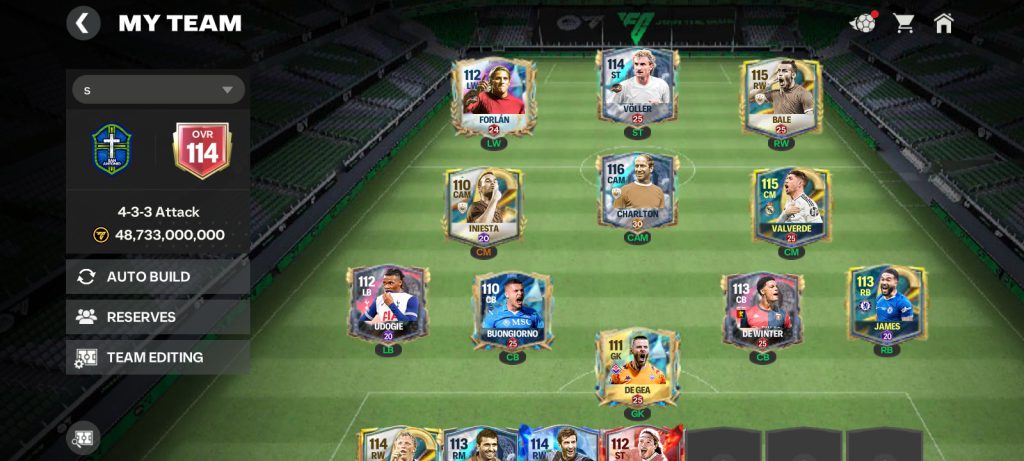Pick the Iniesta midfielder card
The height and width of the screenshot is (461, 1024).
click(x=483, y=207)
